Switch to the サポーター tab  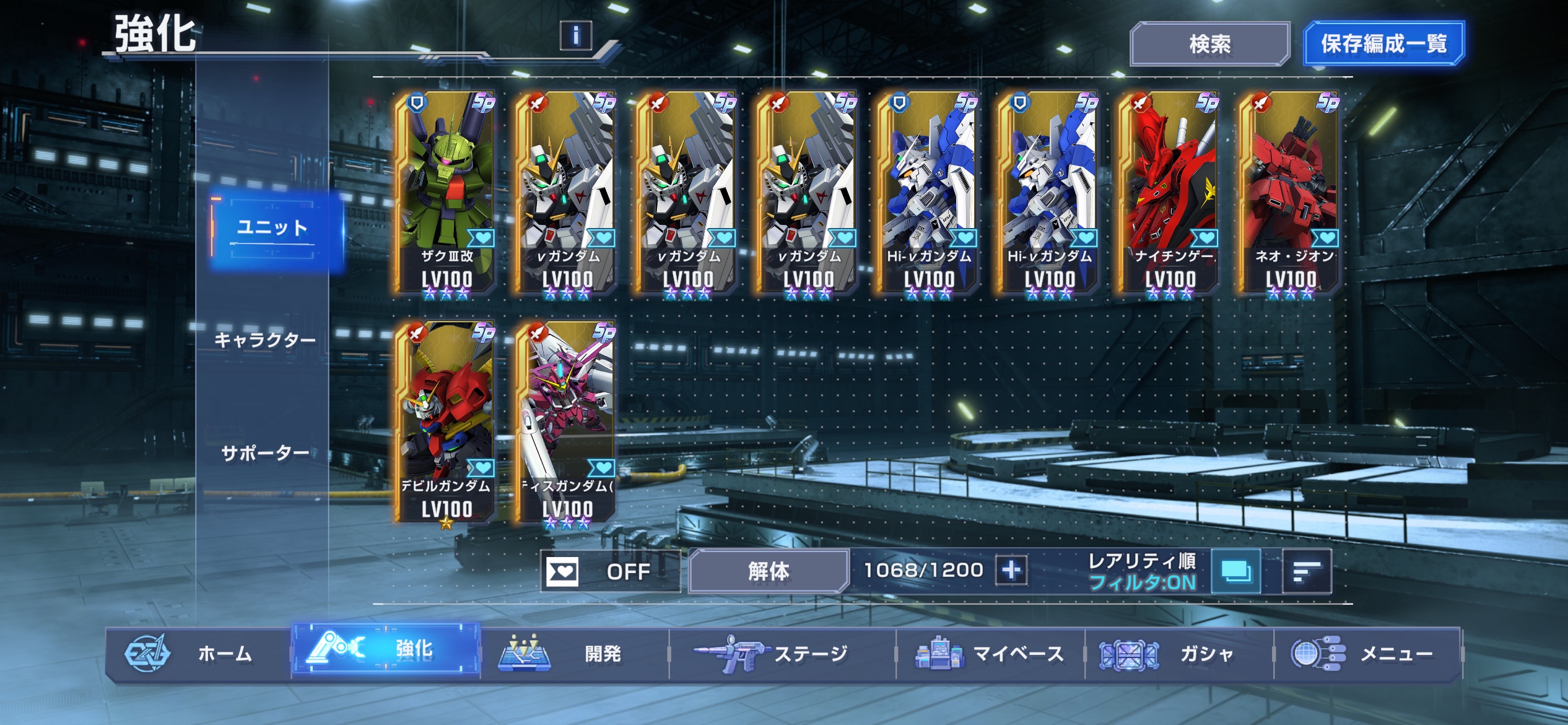(264, 454)
